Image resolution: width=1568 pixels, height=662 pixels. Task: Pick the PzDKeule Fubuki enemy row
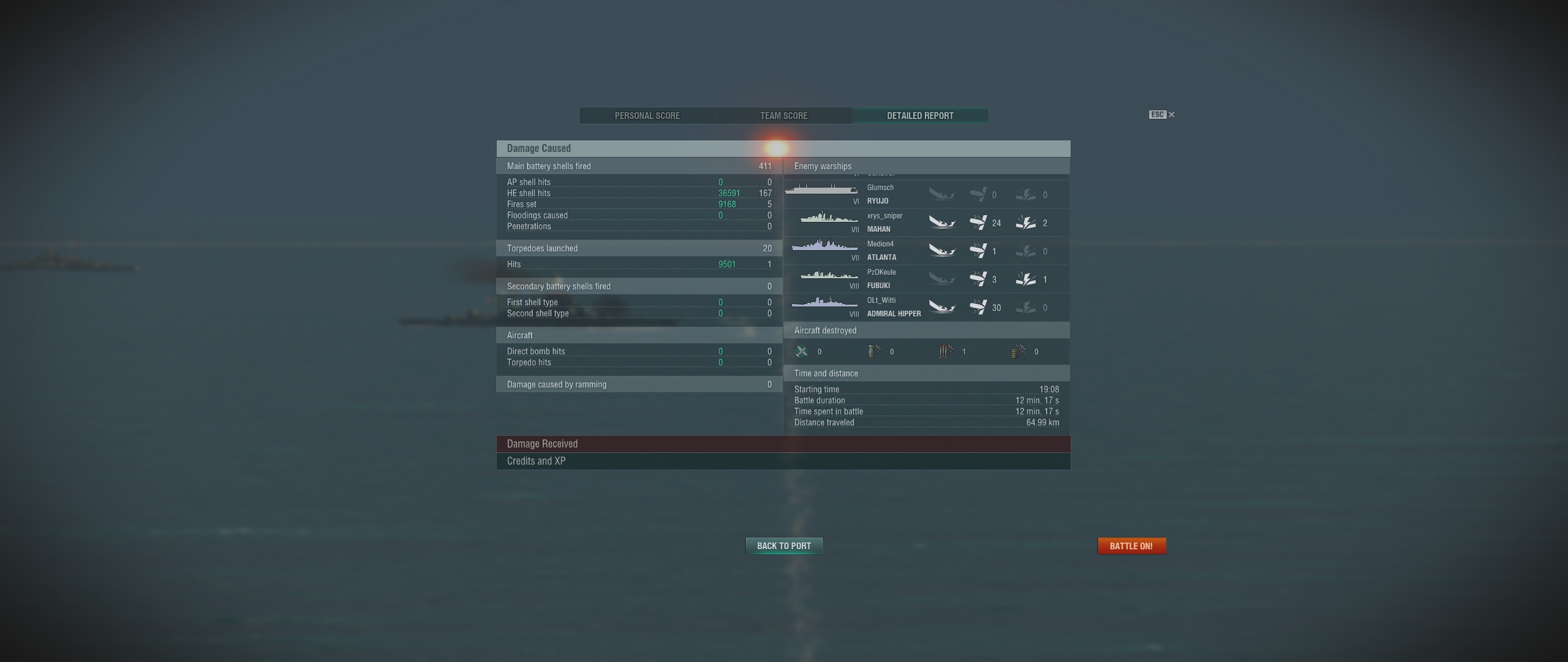coord(926,279)
